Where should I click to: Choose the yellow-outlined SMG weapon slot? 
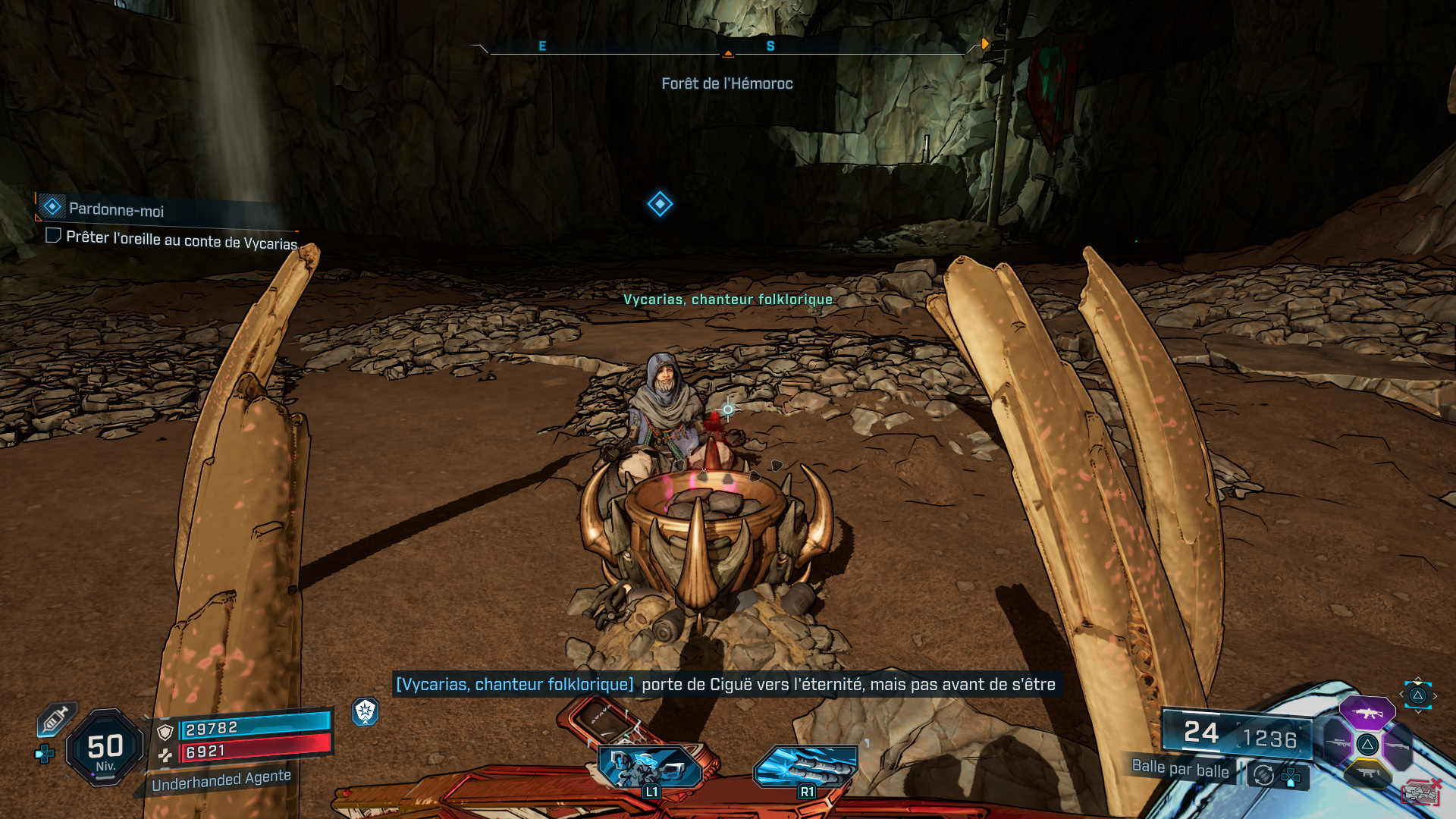point(1368,774)
